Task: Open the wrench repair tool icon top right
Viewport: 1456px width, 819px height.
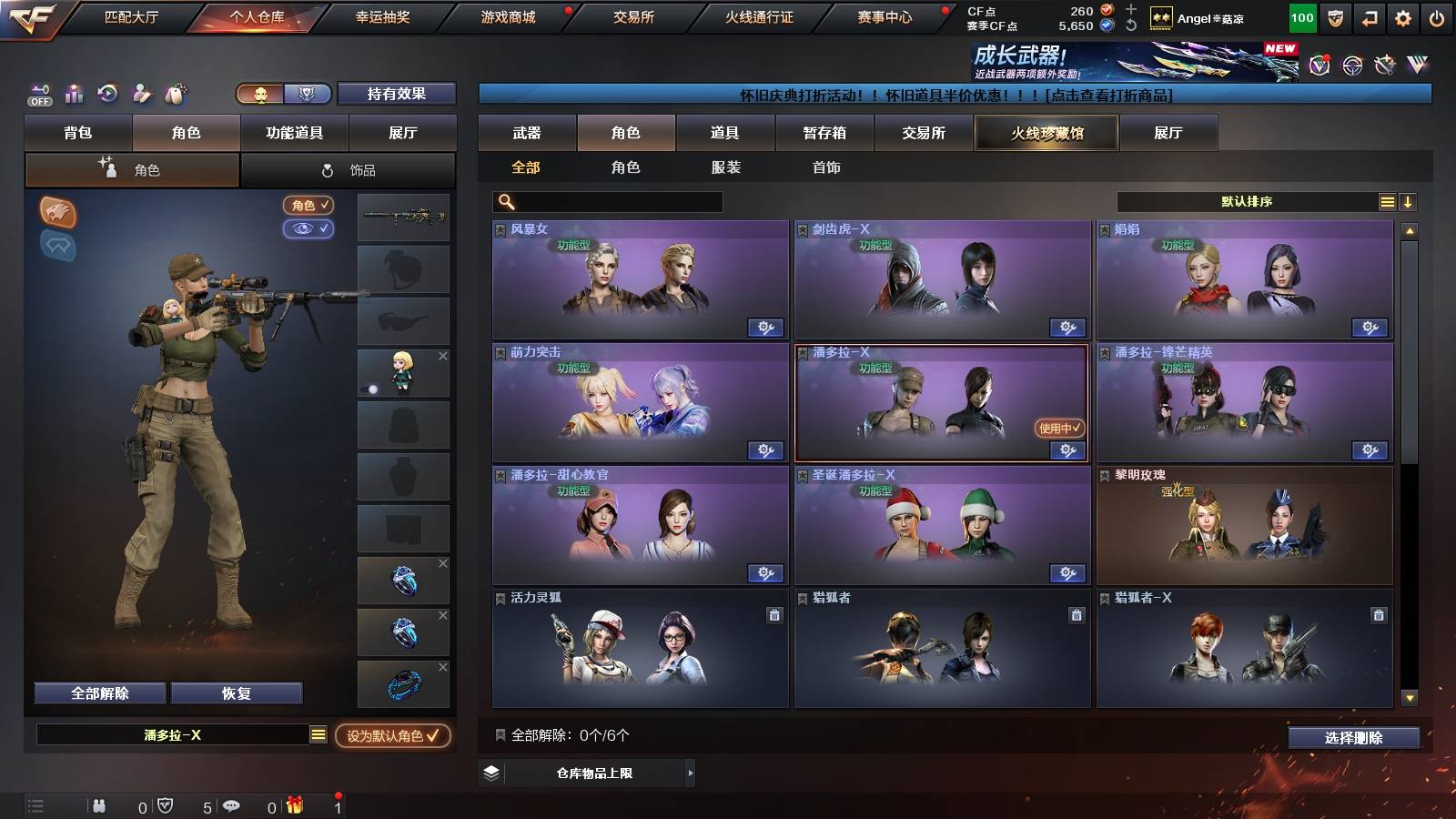Action: [1383, 66]
